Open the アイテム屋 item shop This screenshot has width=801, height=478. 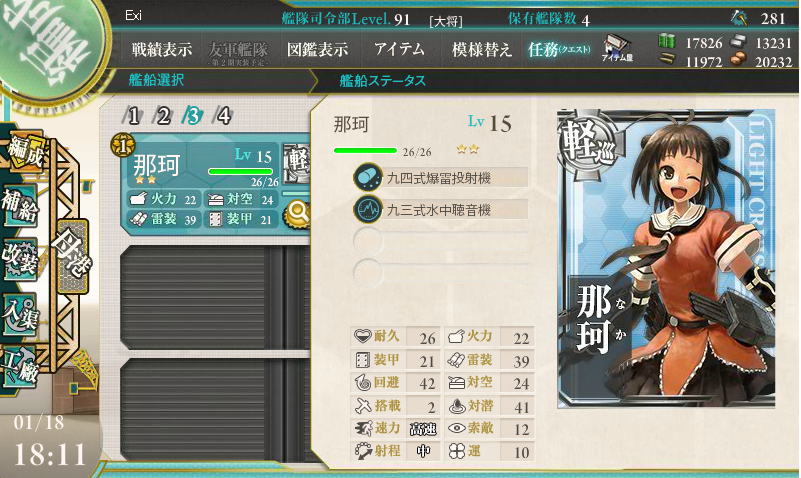pyautogui.click(x=615, y=49)
